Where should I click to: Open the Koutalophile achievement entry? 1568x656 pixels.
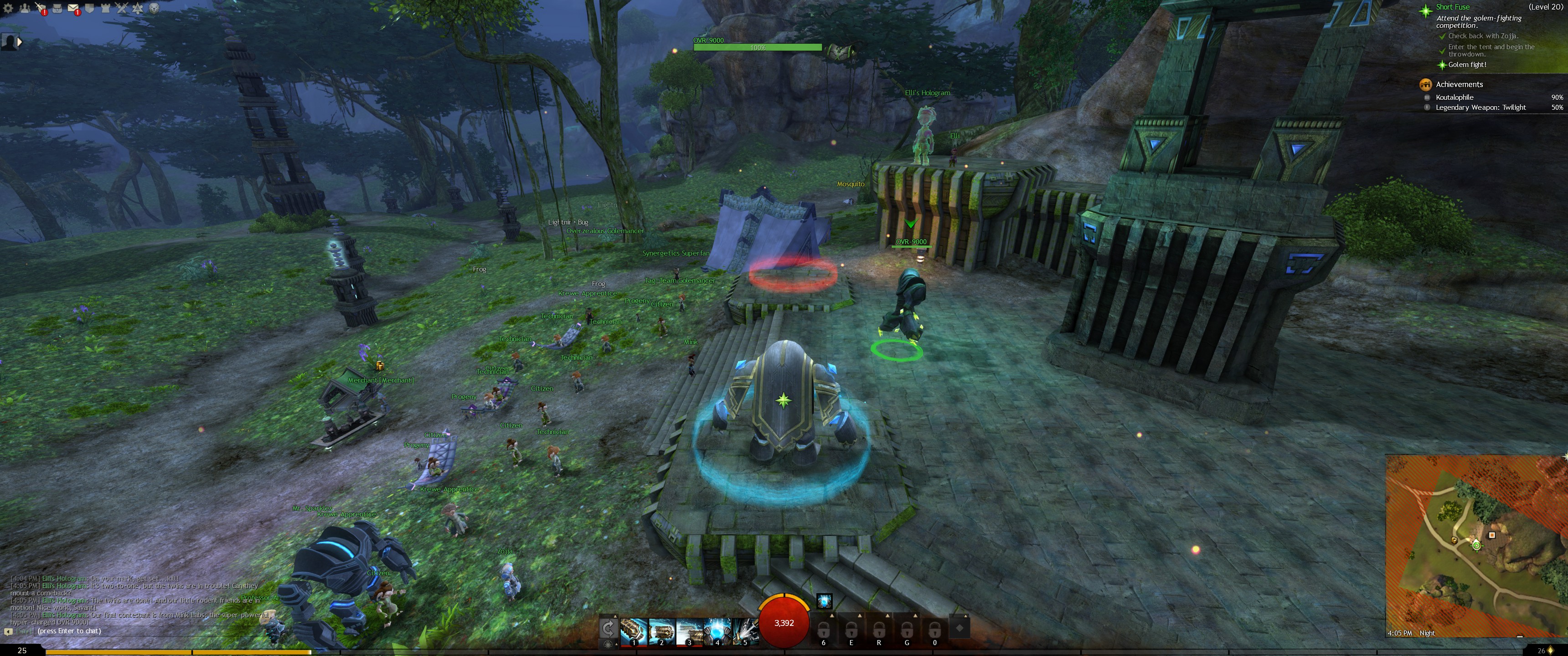(1454, 97)
